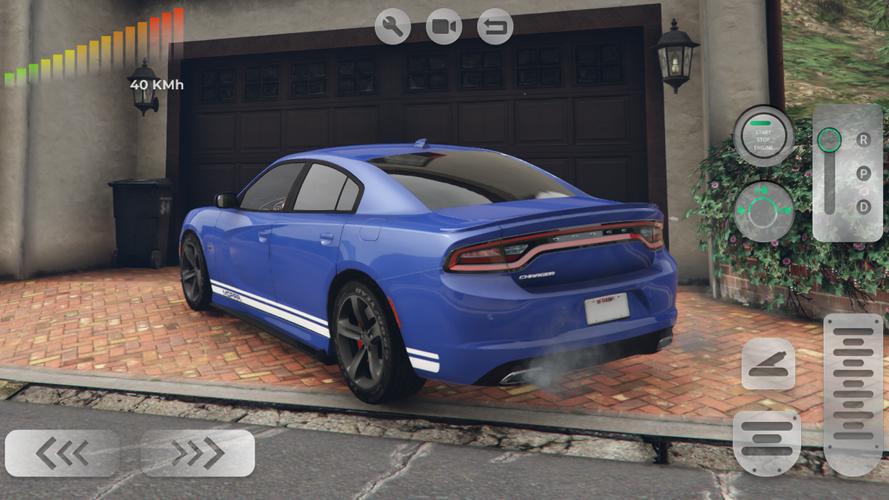
Task: Shift gear to R (reverse)
Action: point(863,139)
